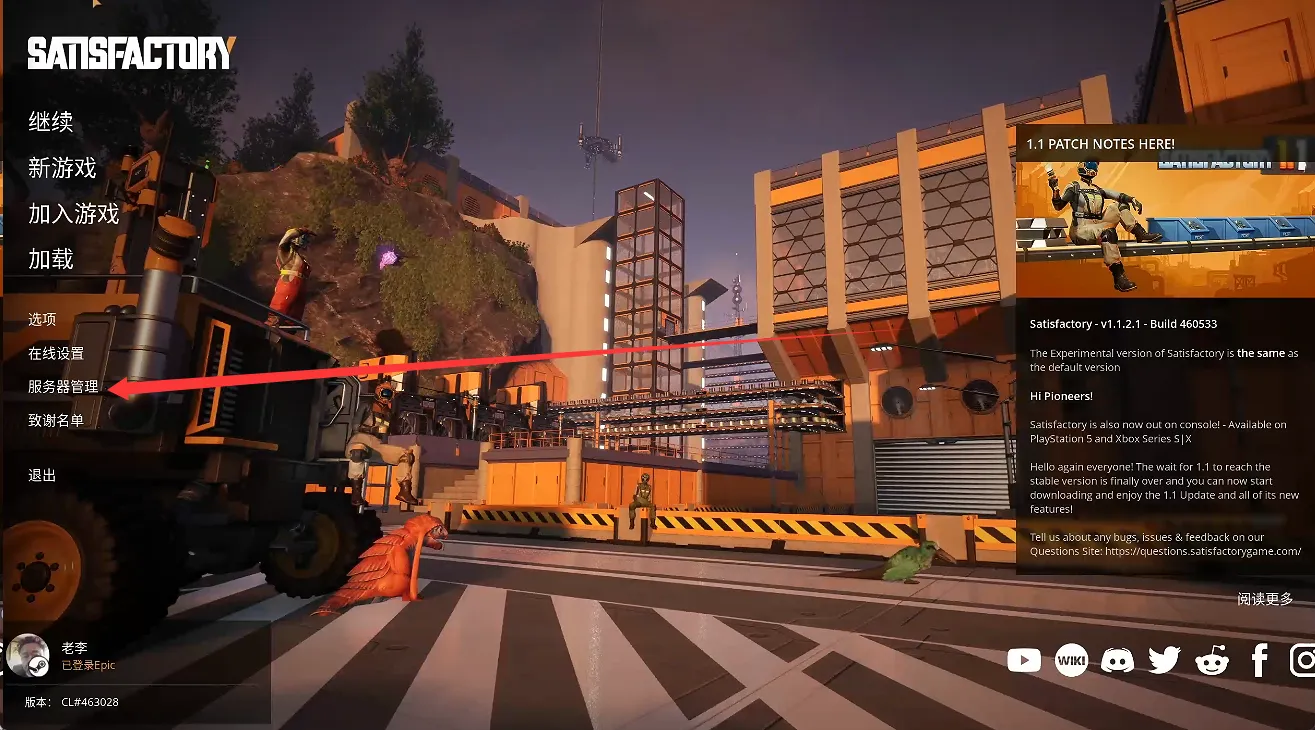Click 阅读更多 to read more news
This screenshot has width=1315, height=730.
pos(1264,598)
